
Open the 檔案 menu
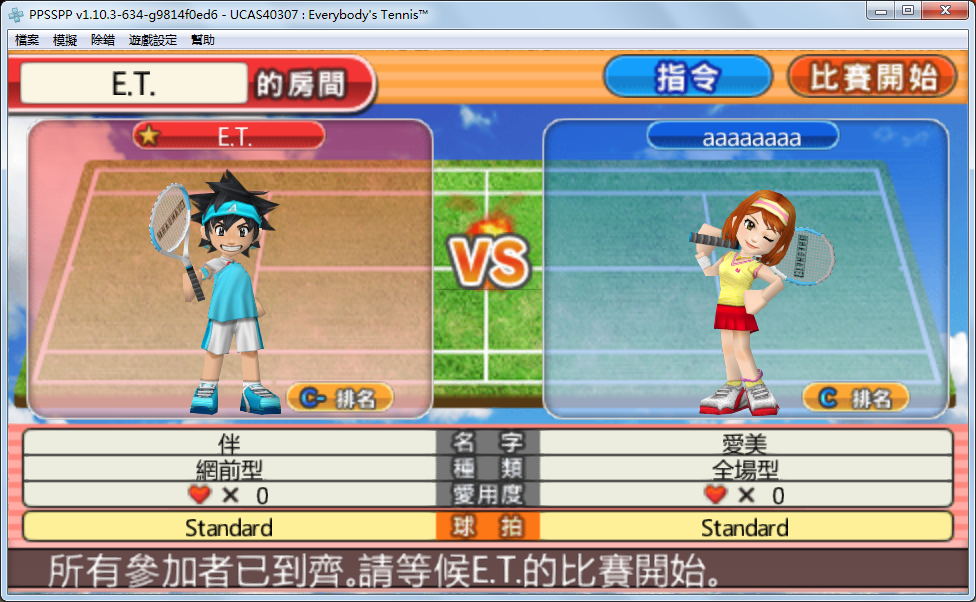(27, 40)
